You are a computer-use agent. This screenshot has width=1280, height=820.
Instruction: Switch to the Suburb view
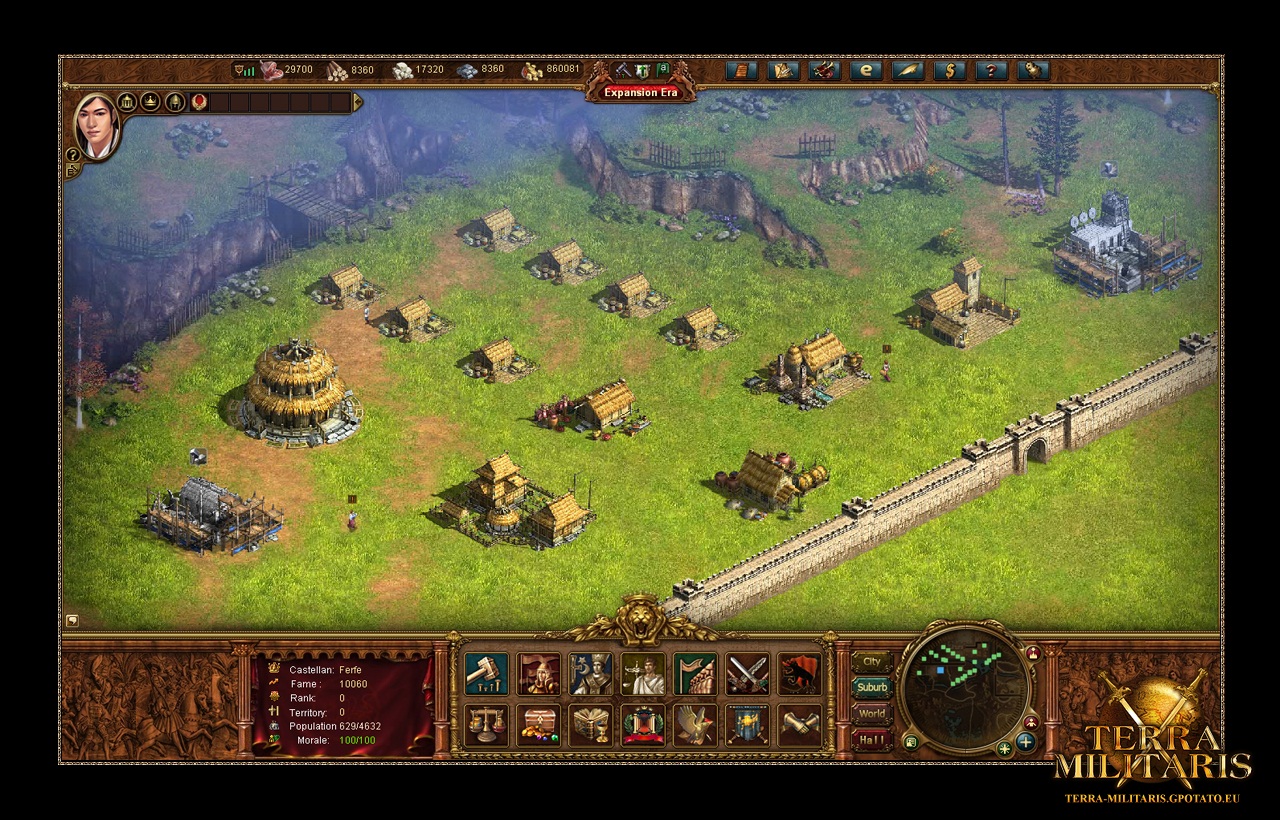(x=872, y=688)
